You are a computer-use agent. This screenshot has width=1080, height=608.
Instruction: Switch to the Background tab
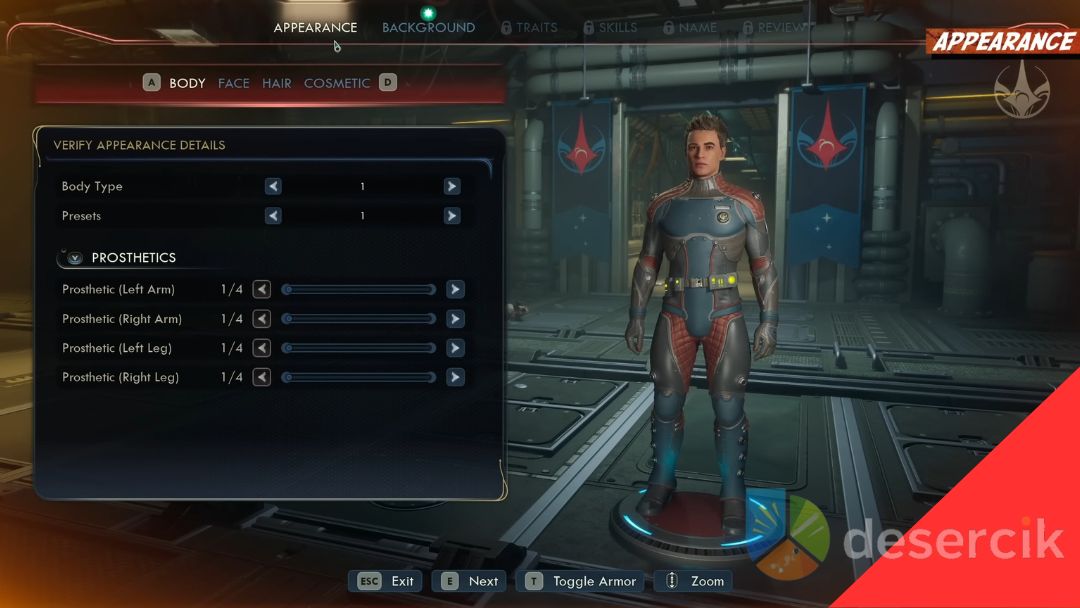[428, 28]
